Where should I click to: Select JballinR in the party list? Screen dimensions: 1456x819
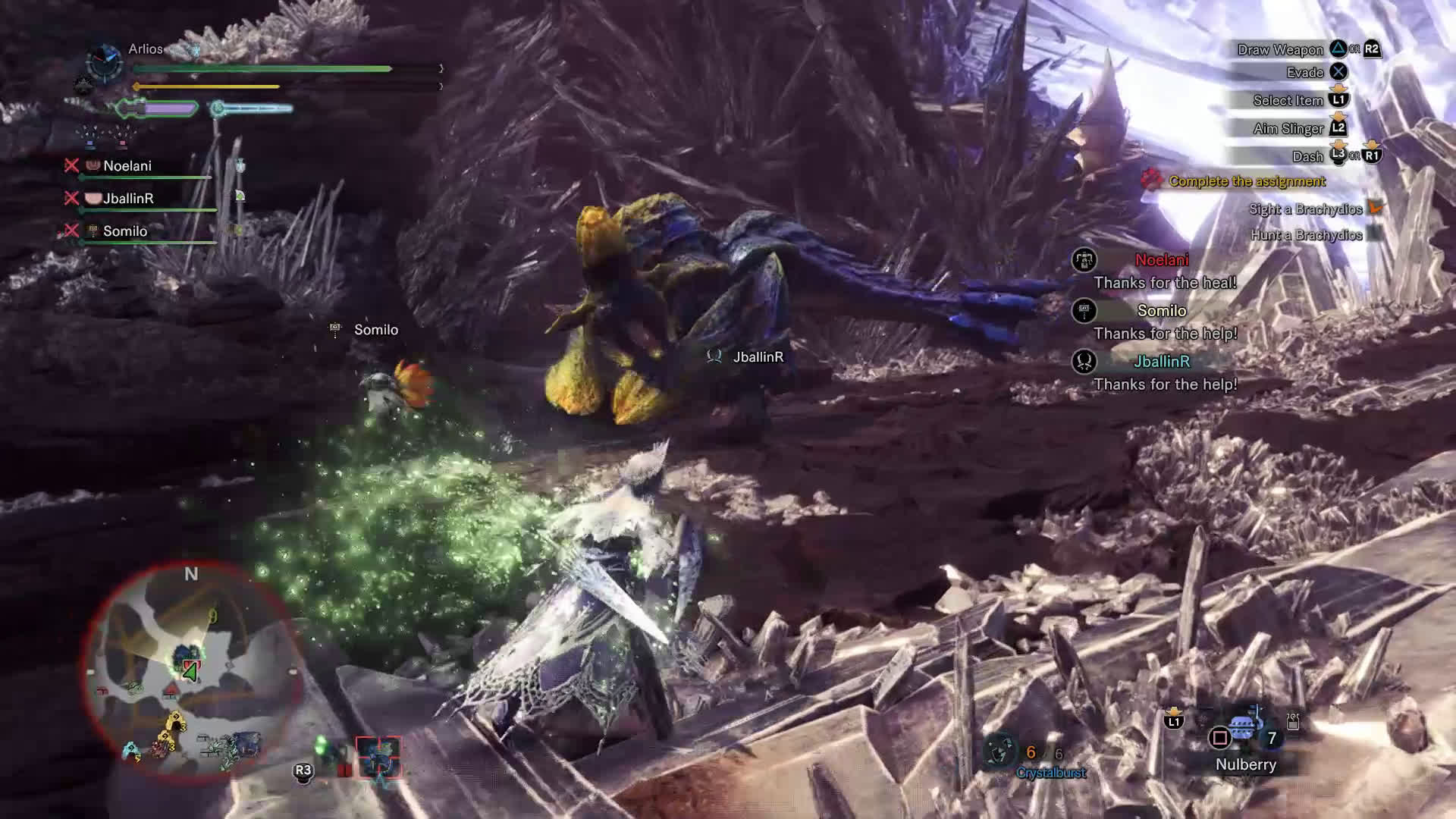(x=128, y=199)
